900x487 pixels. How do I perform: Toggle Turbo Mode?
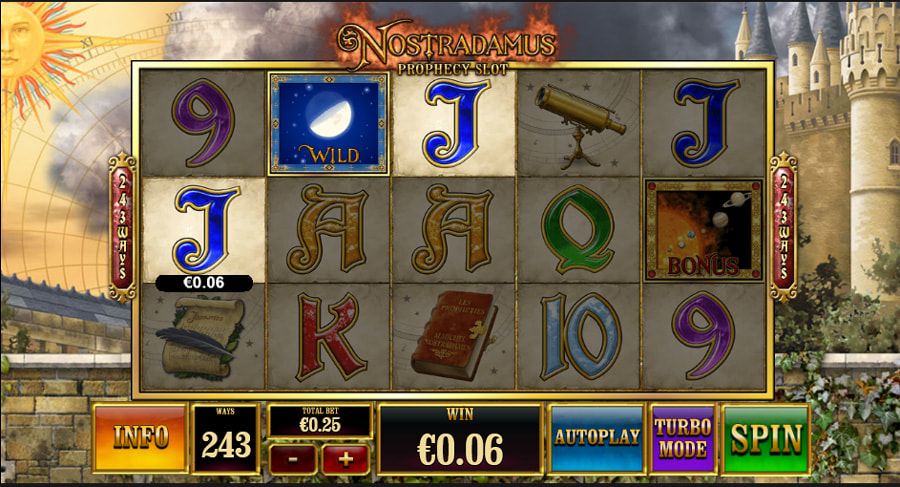coord(682,438)
